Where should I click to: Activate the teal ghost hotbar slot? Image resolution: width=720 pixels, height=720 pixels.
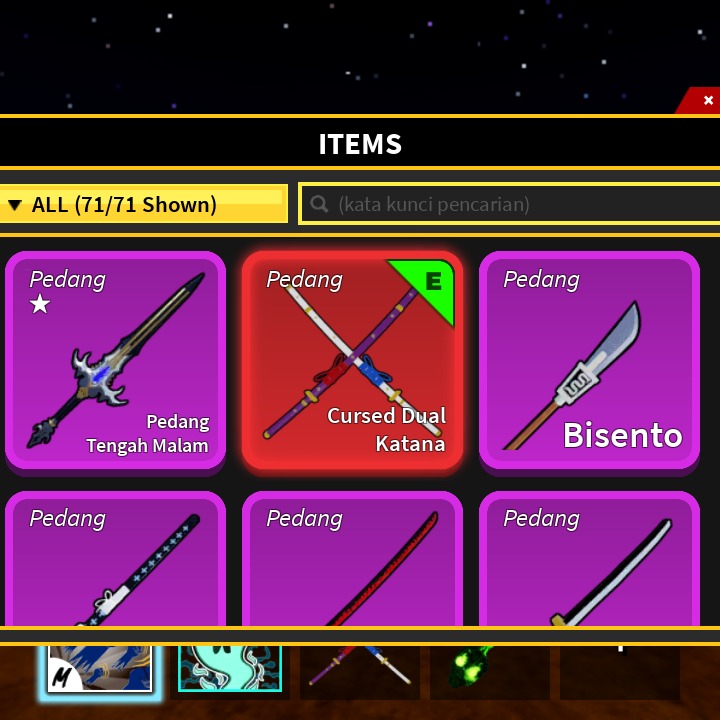(x=230, y=668)
